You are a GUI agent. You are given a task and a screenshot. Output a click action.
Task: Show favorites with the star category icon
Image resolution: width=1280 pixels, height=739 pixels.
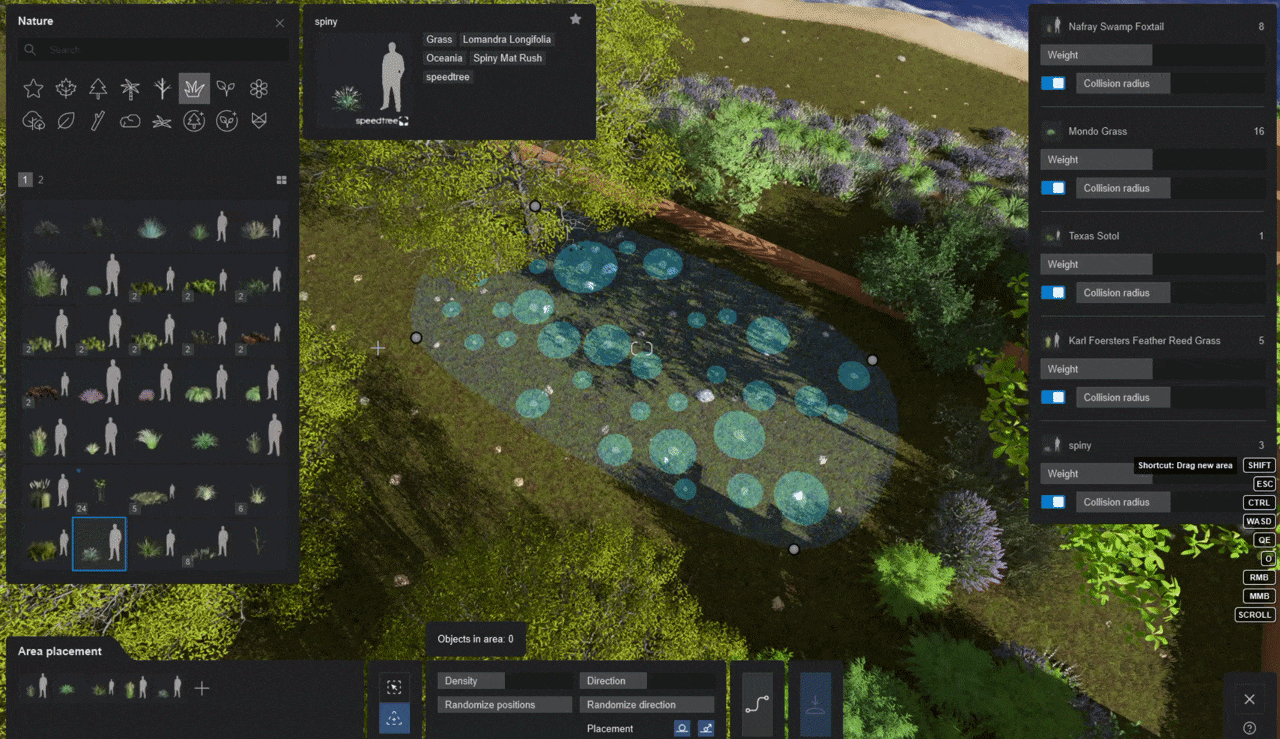(33, 89)
